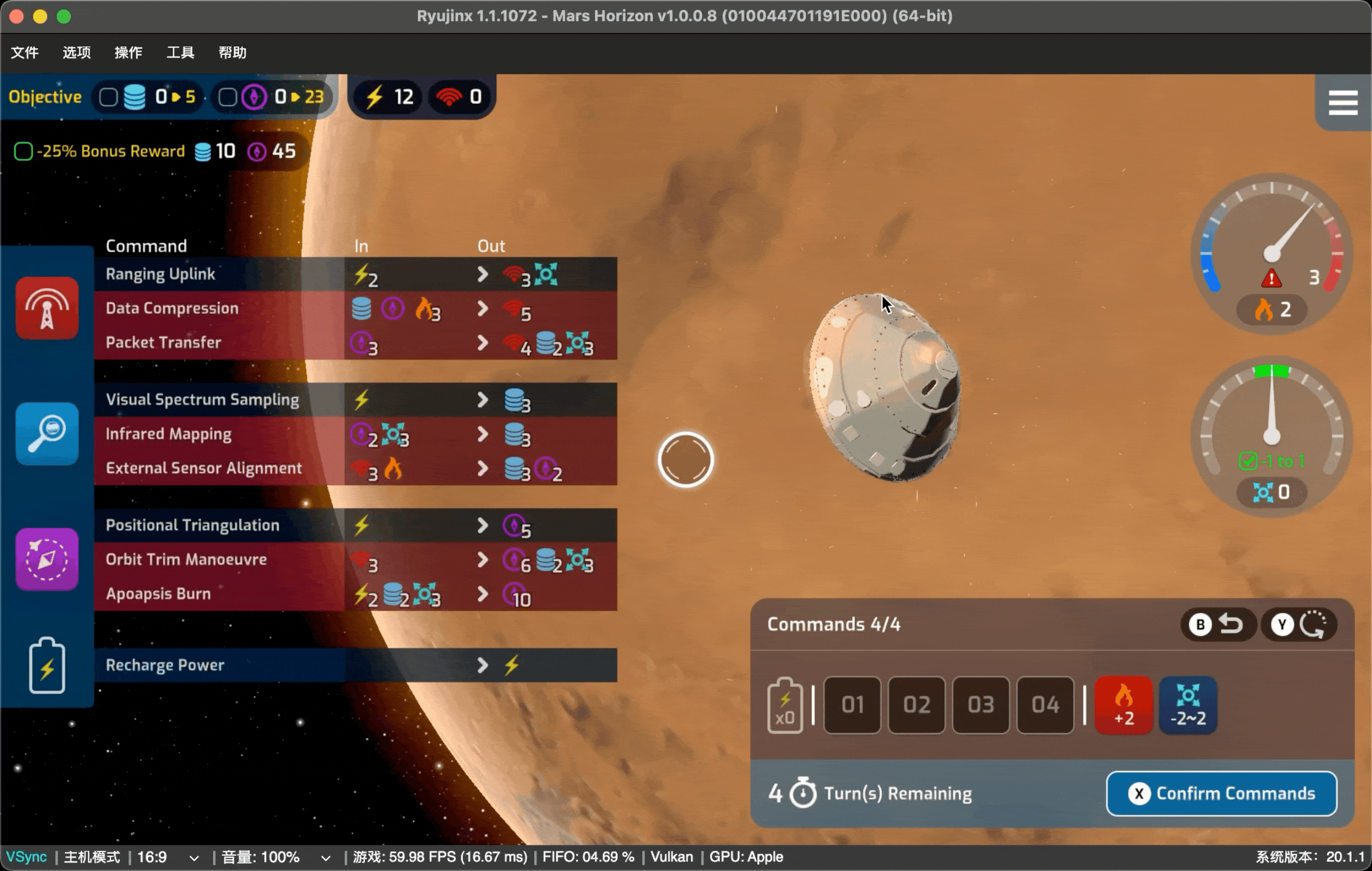This screenshot has width=1372, height=871.
Task: Add the +2 heat command
Action: (1124, 705)
